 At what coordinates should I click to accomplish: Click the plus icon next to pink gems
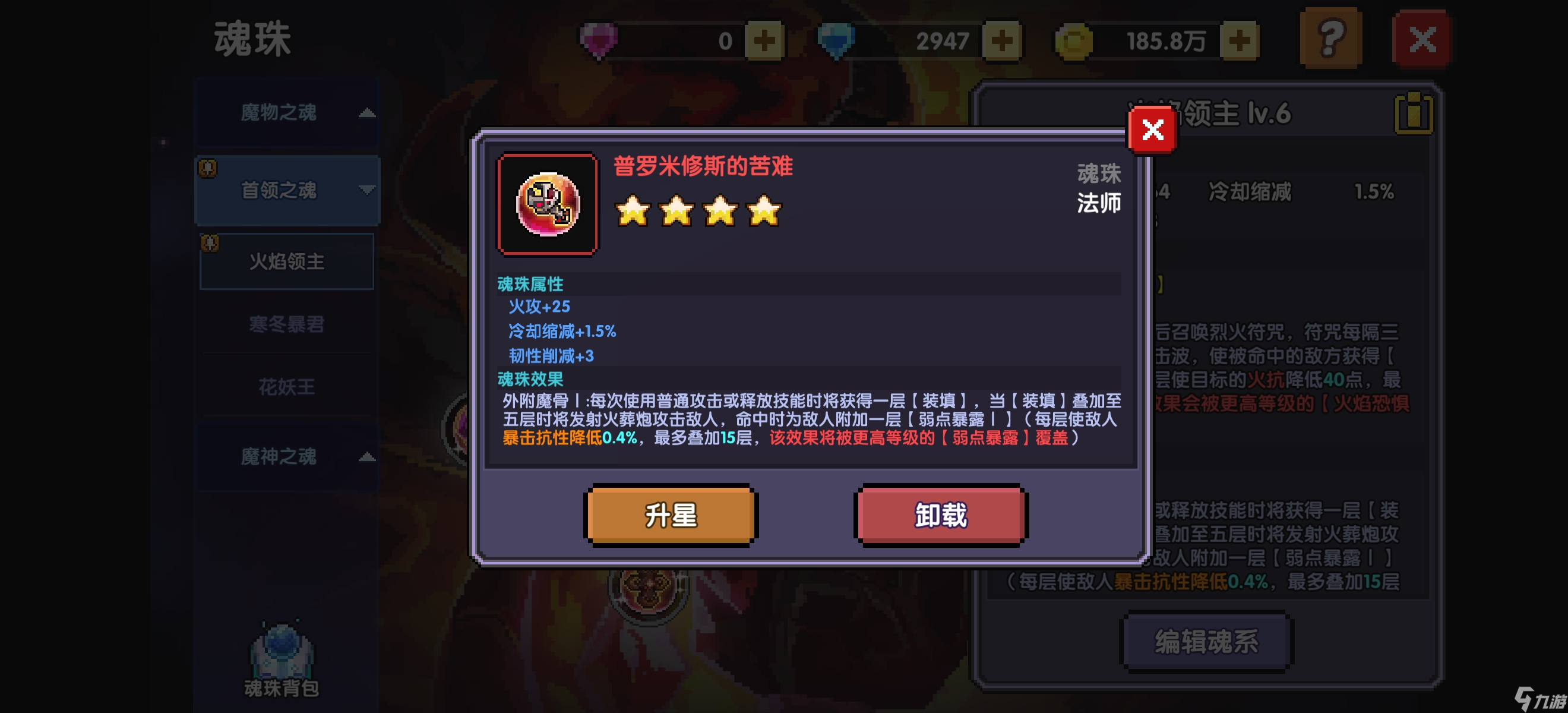tap(764, 40)
